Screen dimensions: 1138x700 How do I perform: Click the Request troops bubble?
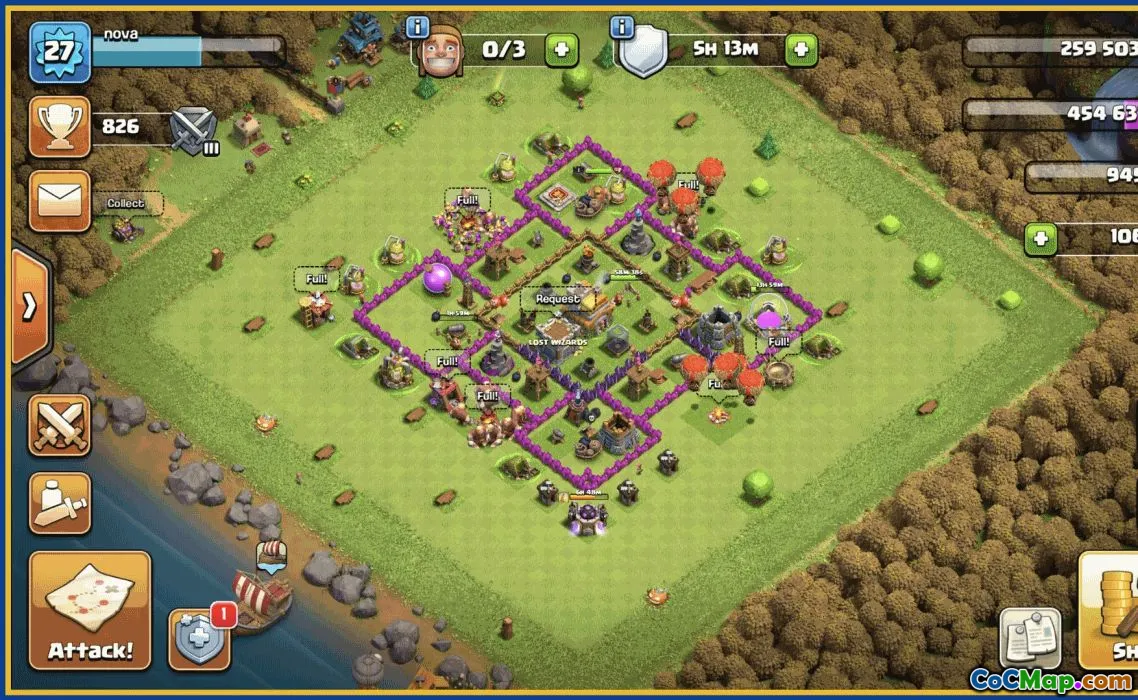(557, 299)
